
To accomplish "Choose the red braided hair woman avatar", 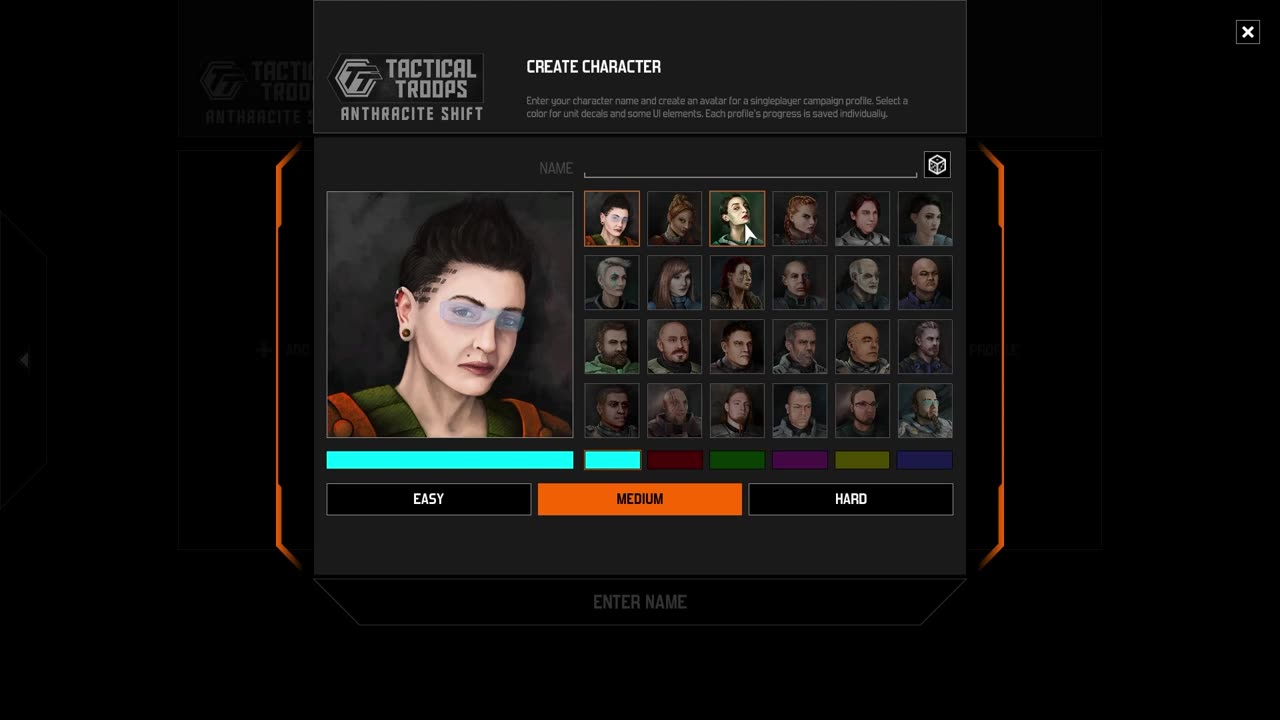I will click(800, 218).
